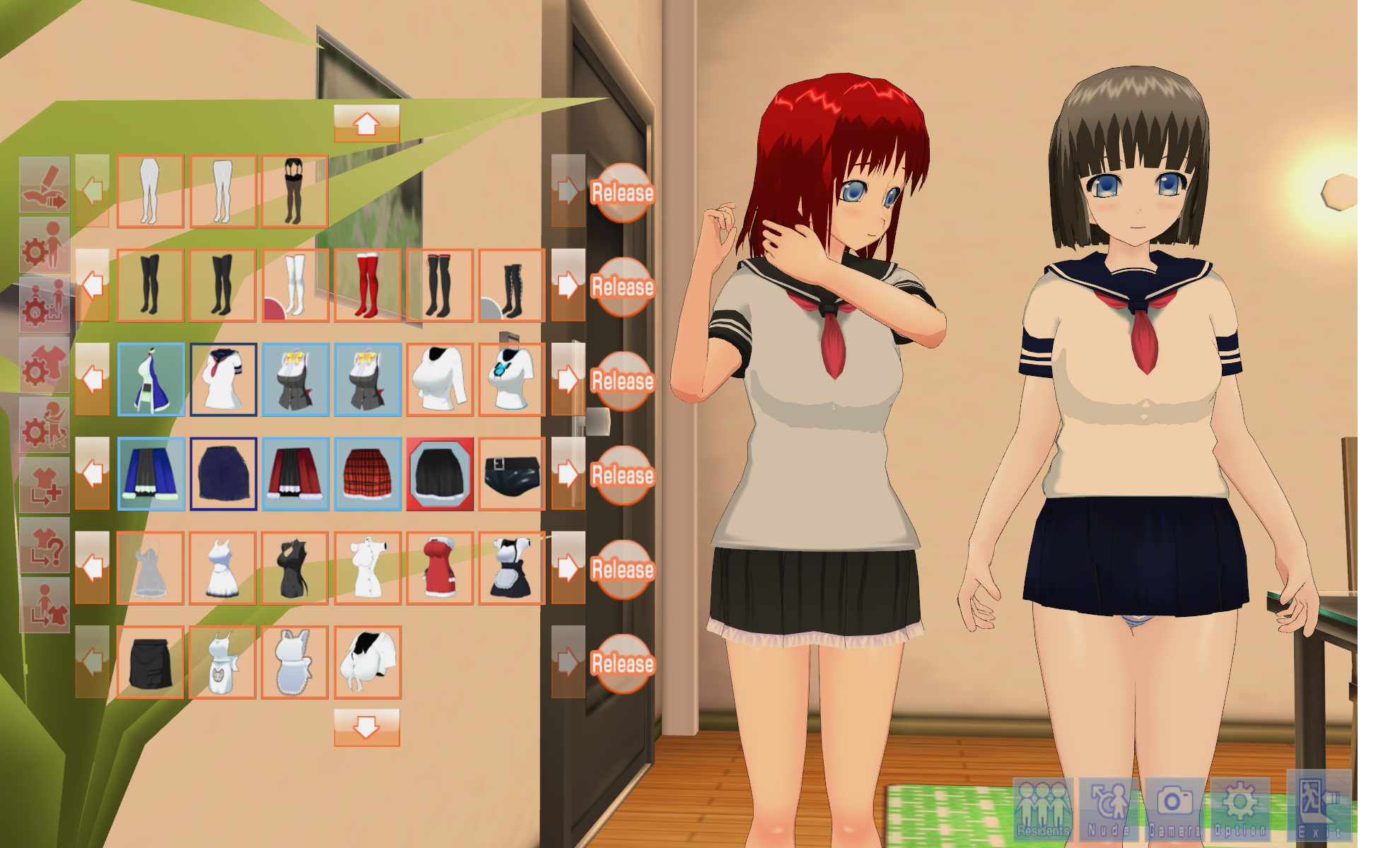The image size is (1400, 848).
Task: Choose the black garter belt stockings
Action: 294,192
